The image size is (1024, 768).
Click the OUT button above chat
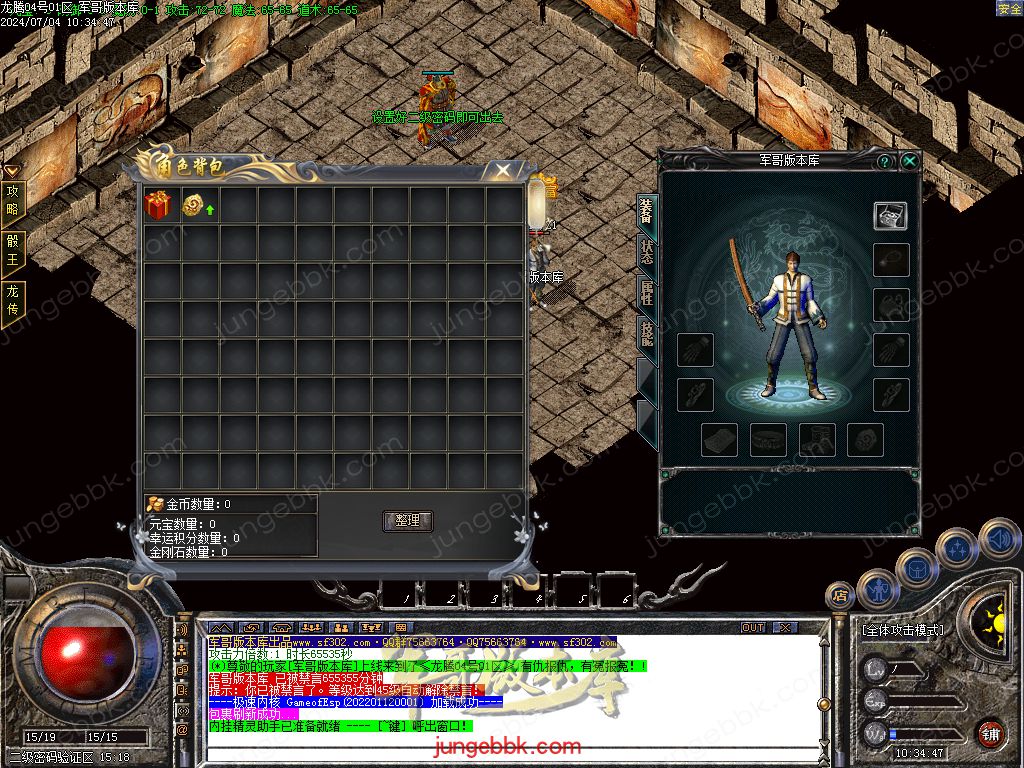[x=753, y=628]
